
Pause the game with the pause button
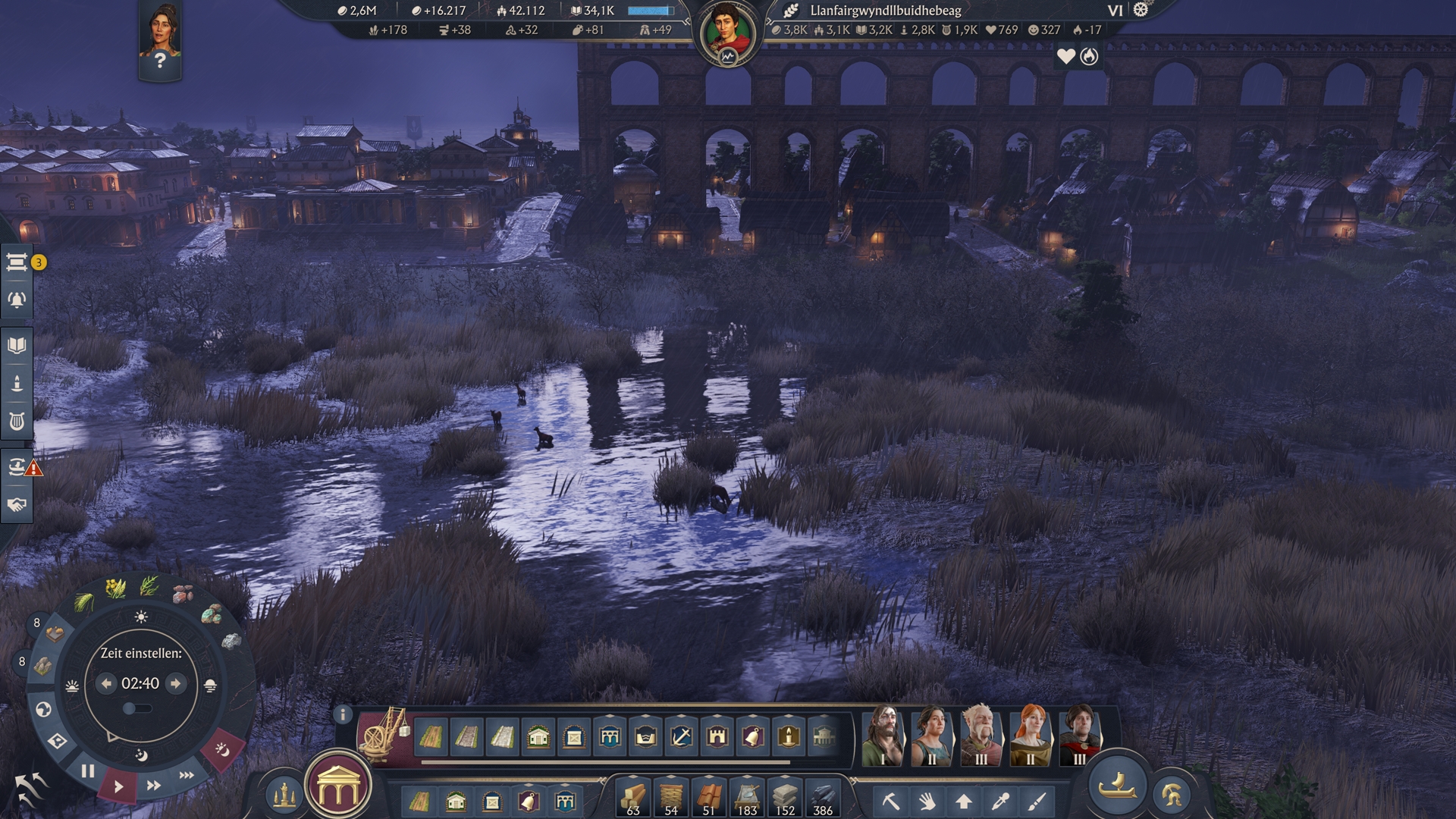point(88,771)
